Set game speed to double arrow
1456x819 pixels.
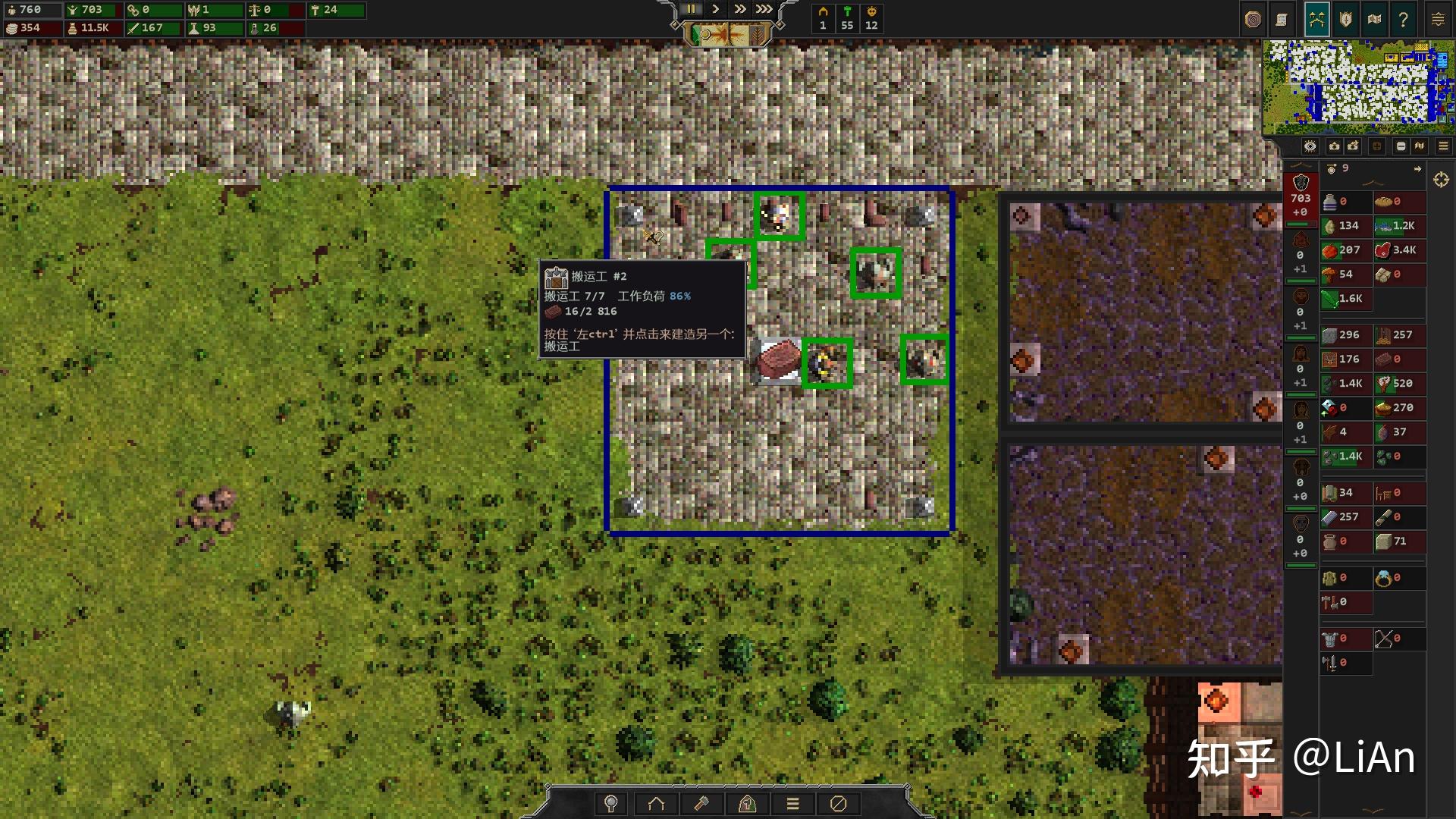pyautogui.click(x=739, y=9)
